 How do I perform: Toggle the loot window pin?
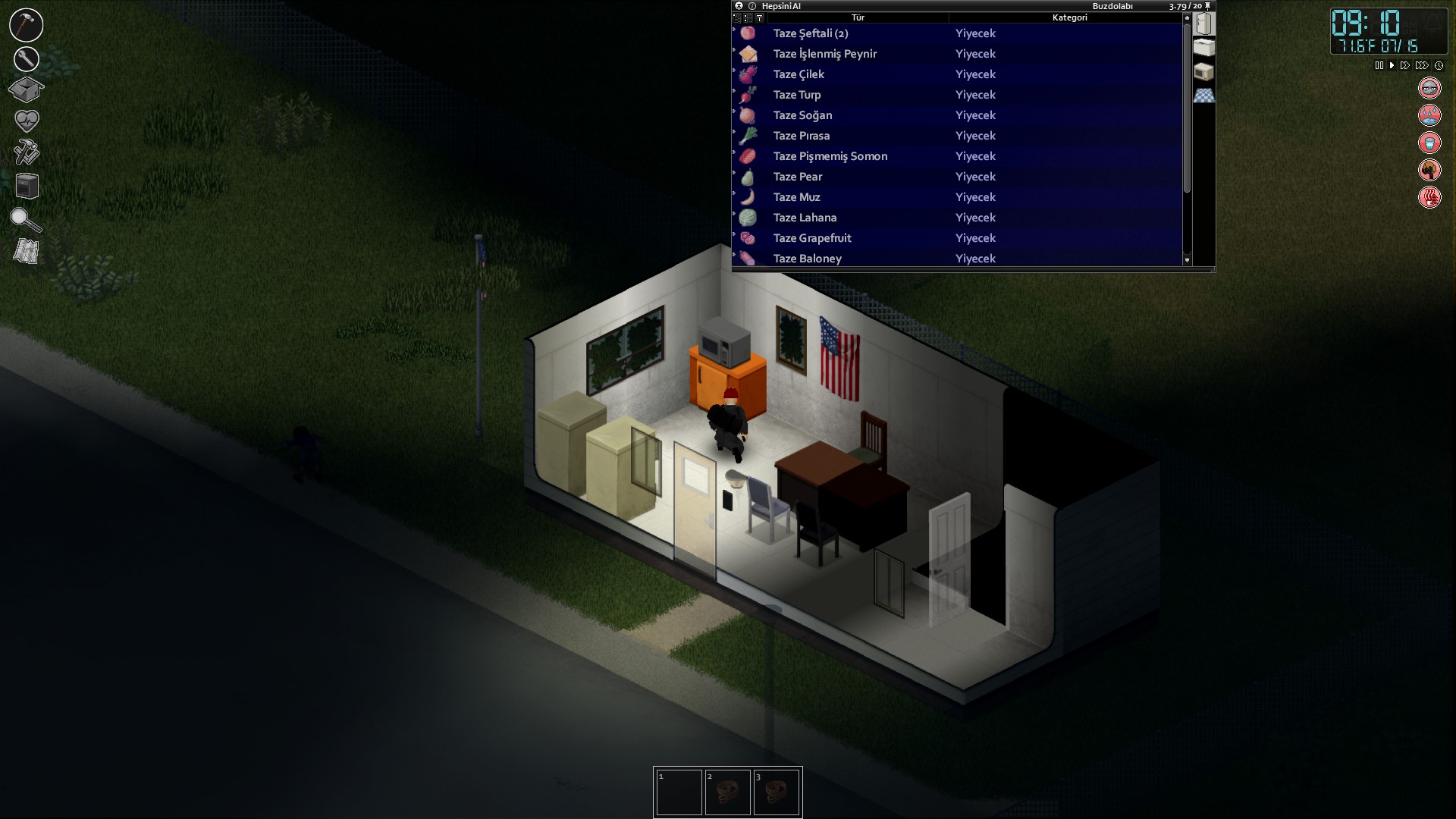pos(1208,6)
